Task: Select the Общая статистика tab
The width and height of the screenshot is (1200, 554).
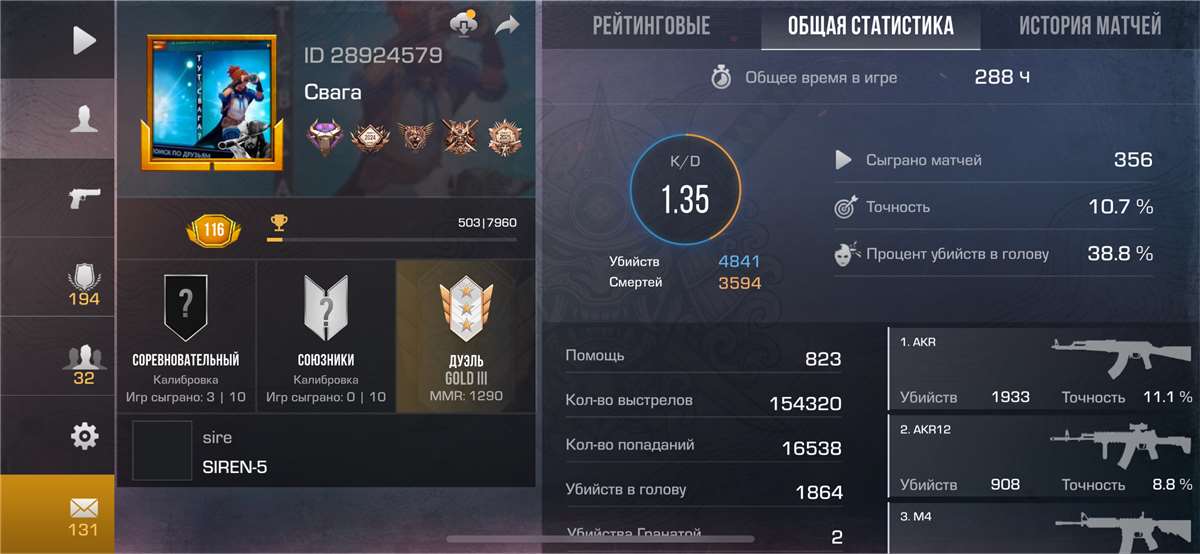Action: pos(870,26)
